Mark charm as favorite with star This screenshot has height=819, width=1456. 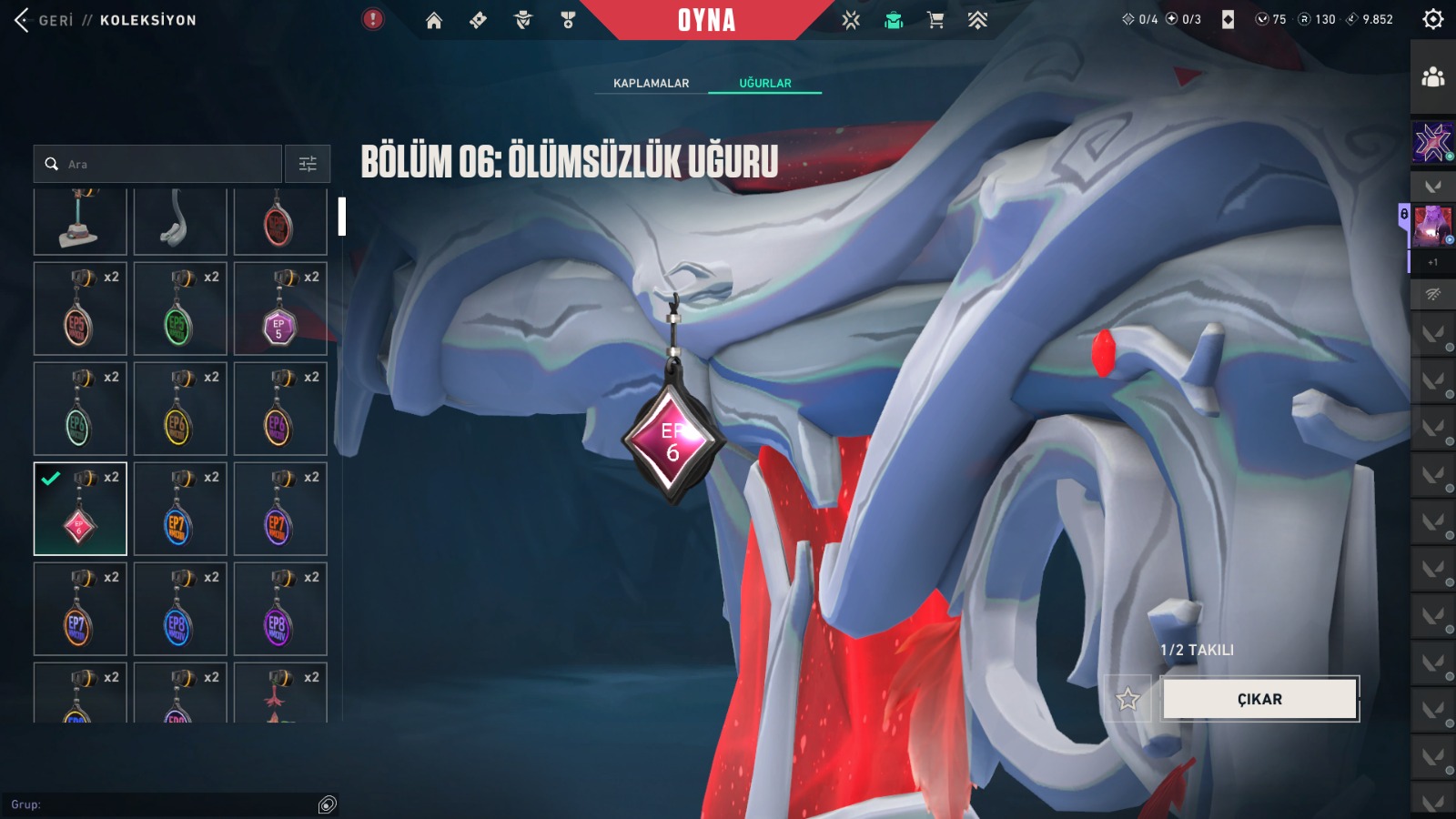coord(1128,699)
